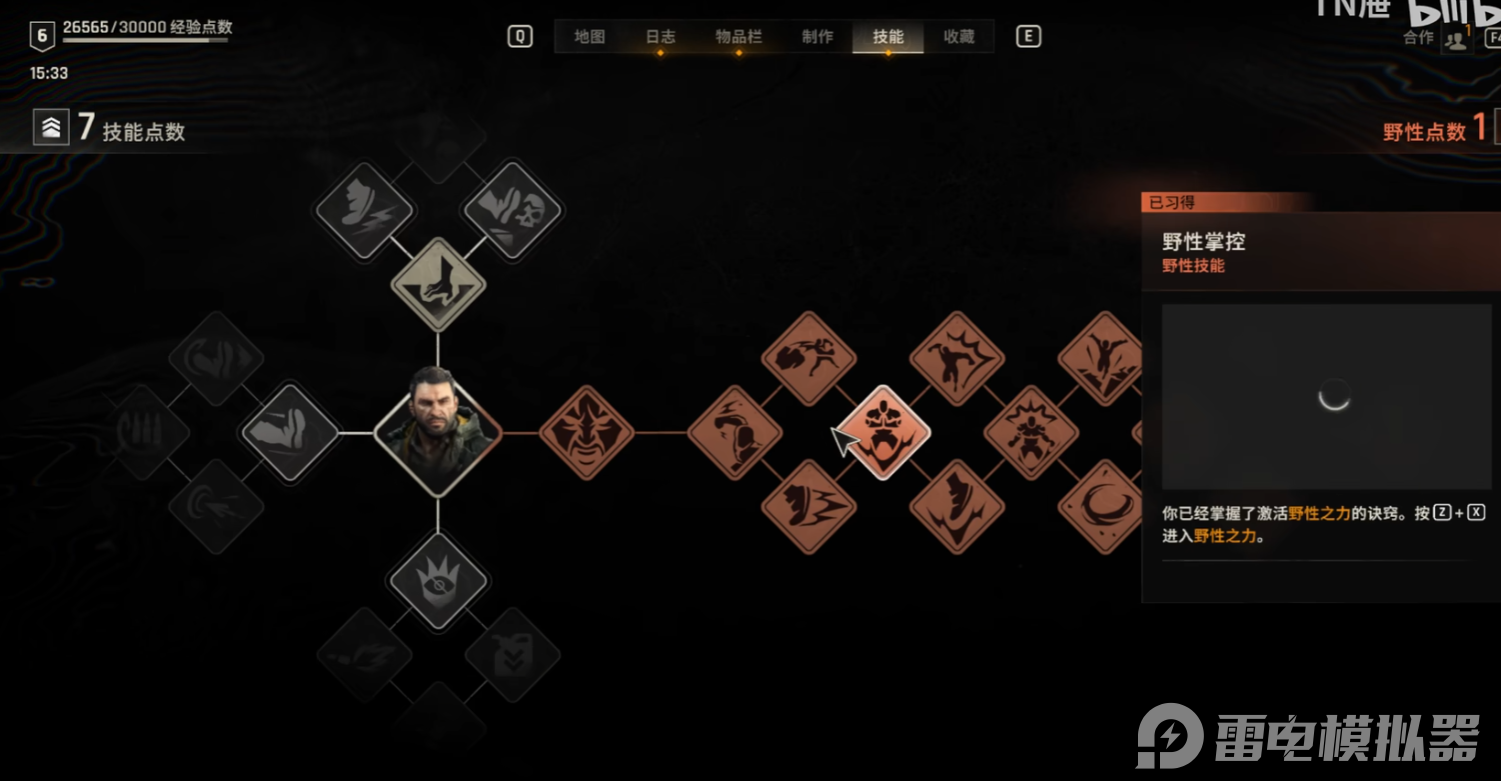The image size is (1501, 781).
Task: Select the 物品栏 tab
Action: (739, 37)
